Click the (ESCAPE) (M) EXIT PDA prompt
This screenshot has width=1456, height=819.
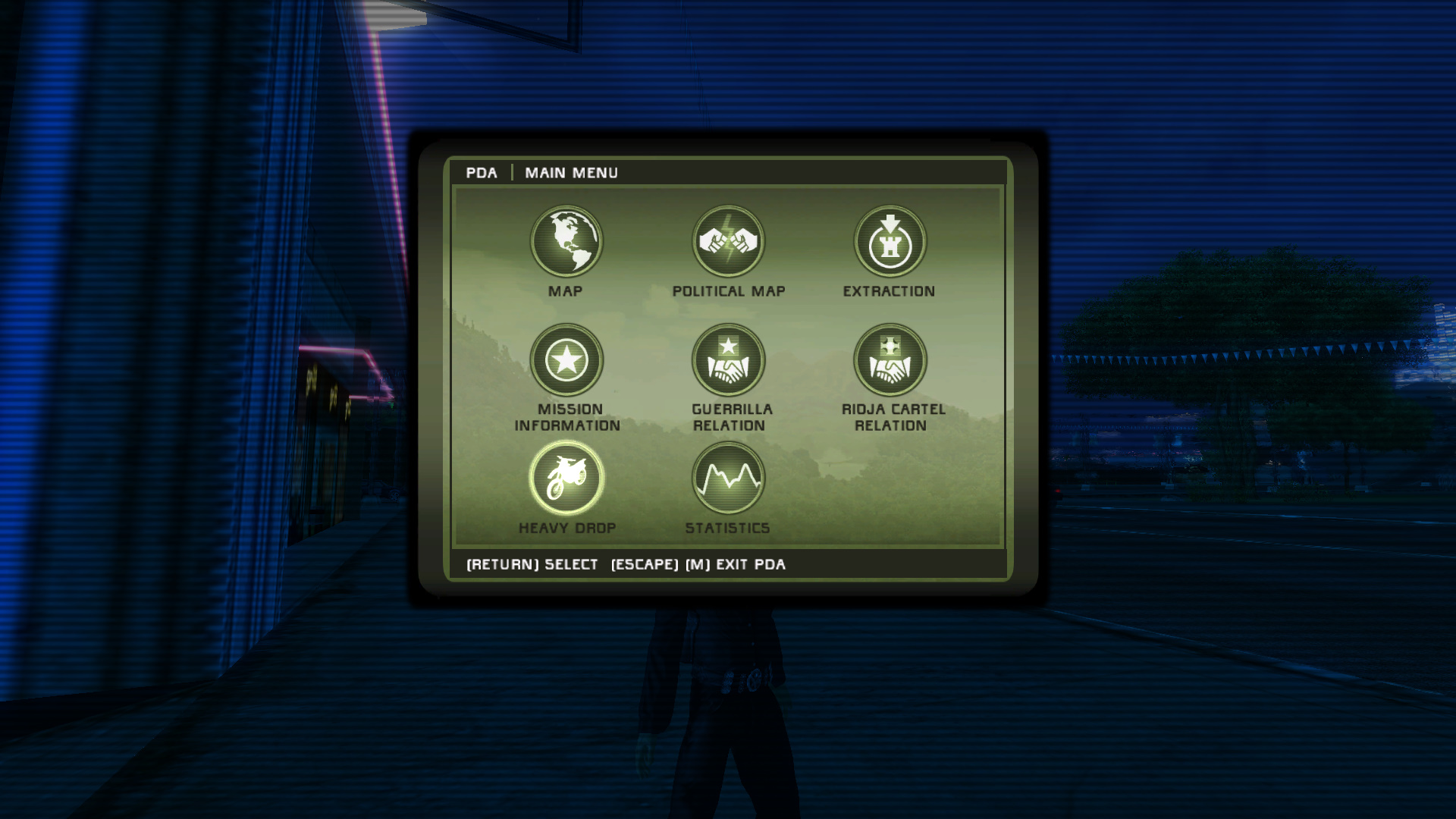point(699,565)
